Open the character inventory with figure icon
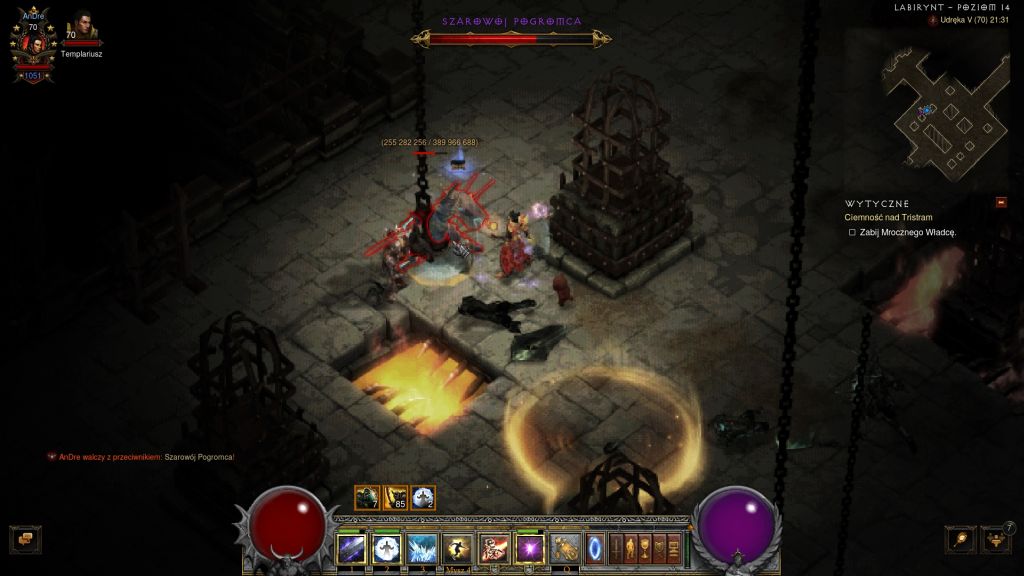1024x576 pixels. (631, 549)
